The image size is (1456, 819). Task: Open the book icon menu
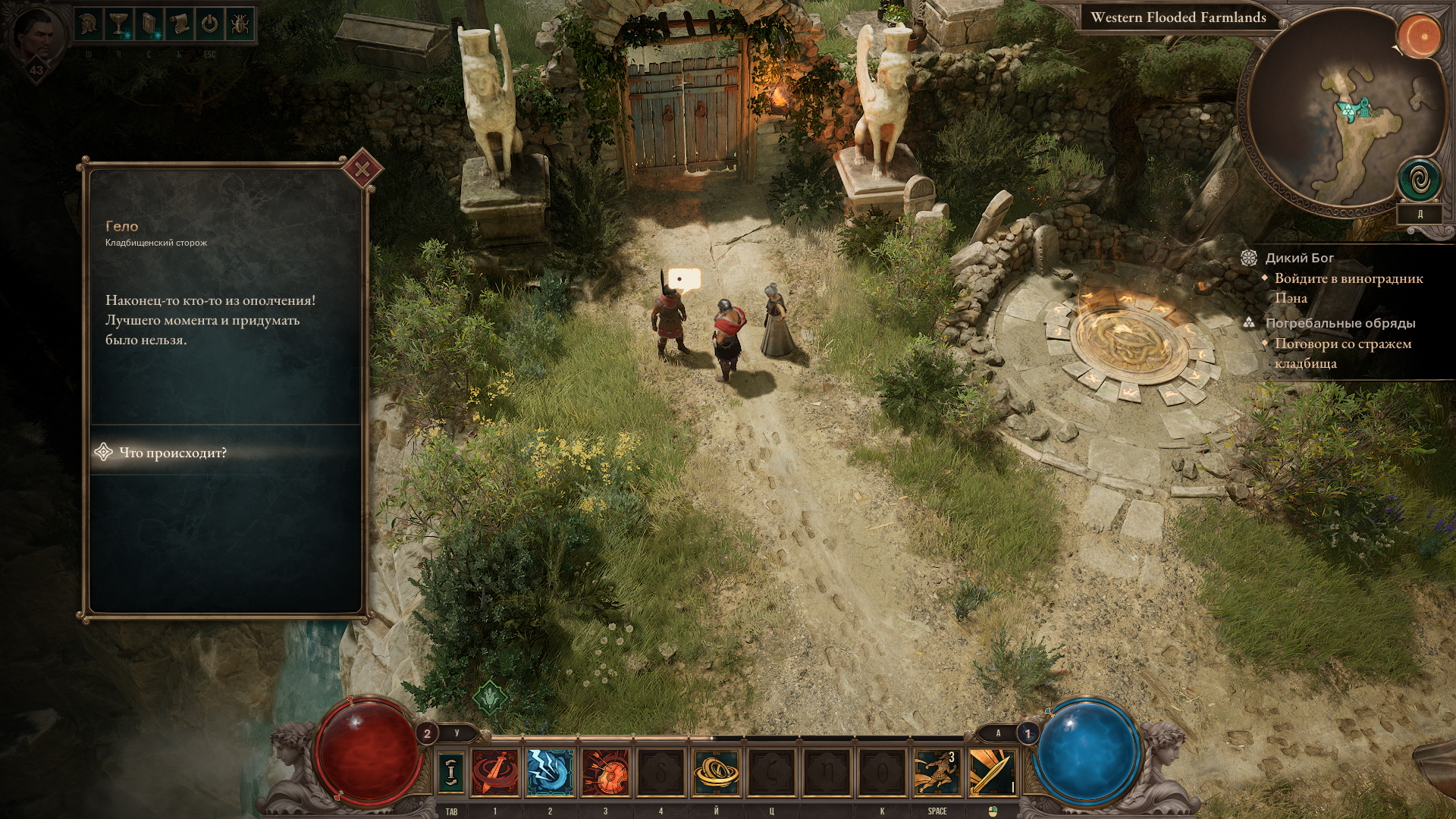pos(149,25)
